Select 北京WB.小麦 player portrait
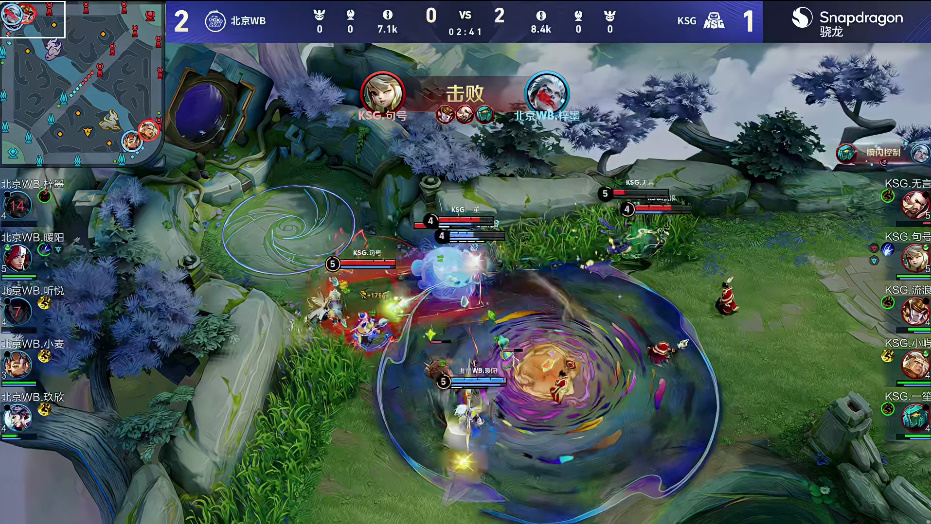Image resolution: width=931 pixels, height=524 pixels. 17,364
